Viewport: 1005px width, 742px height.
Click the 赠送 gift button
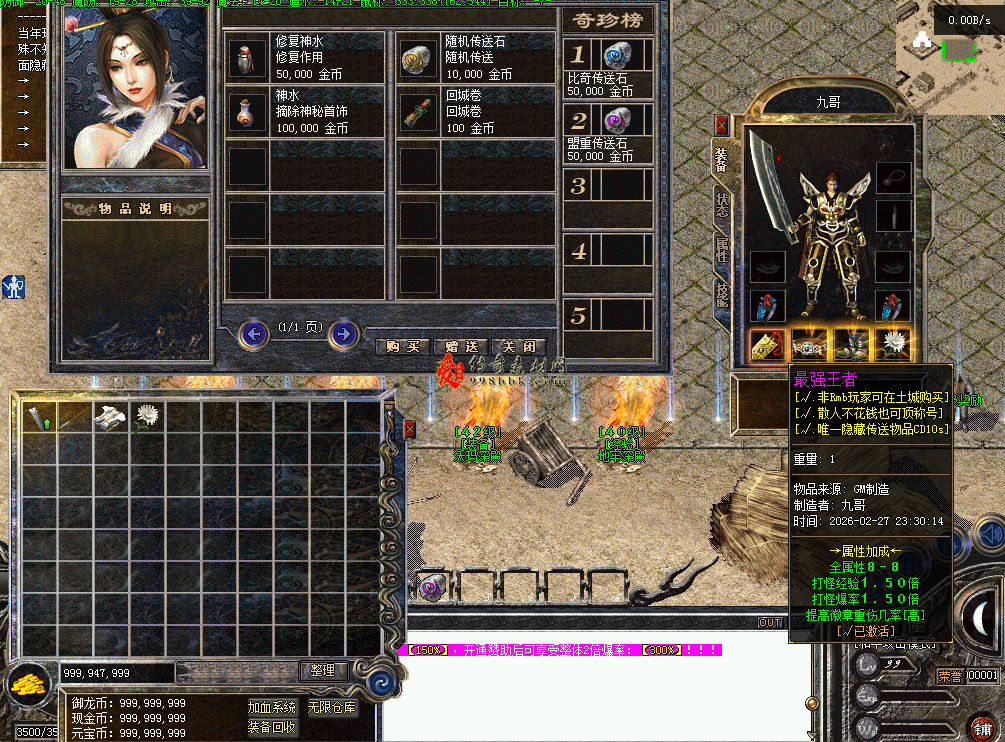[x=461, y=347]
